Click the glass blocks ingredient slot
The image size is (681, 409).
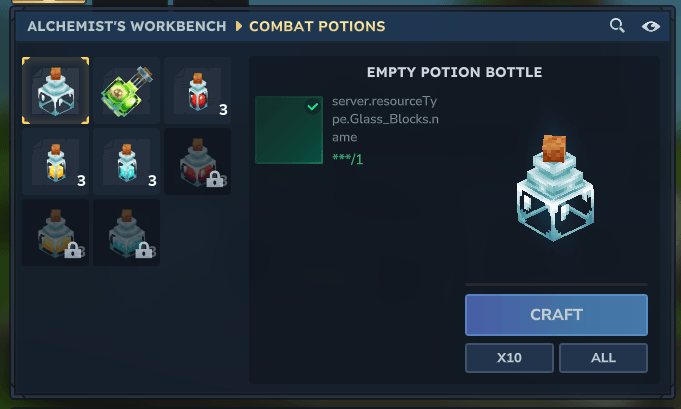point(289,130)
